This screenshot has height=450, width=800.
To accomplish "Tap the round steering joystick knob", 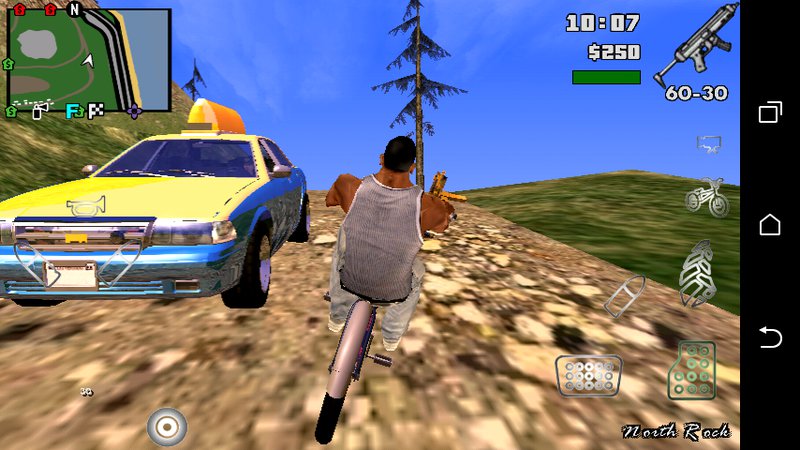I will [x=167, y=427].
